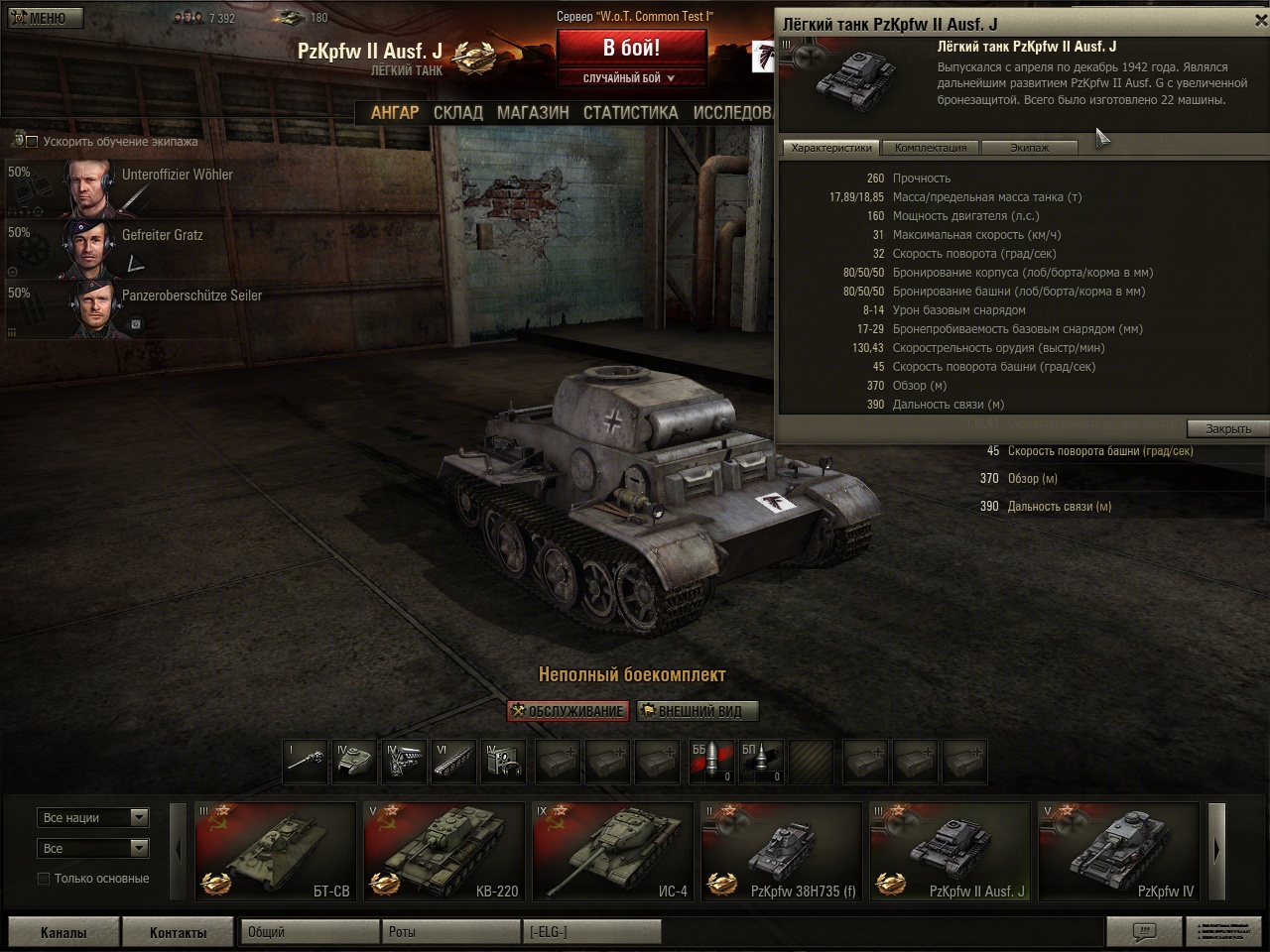This screenshot has height=952, width=1270.
Task: Close the tank info window with X
Action: click(1260, 21)
